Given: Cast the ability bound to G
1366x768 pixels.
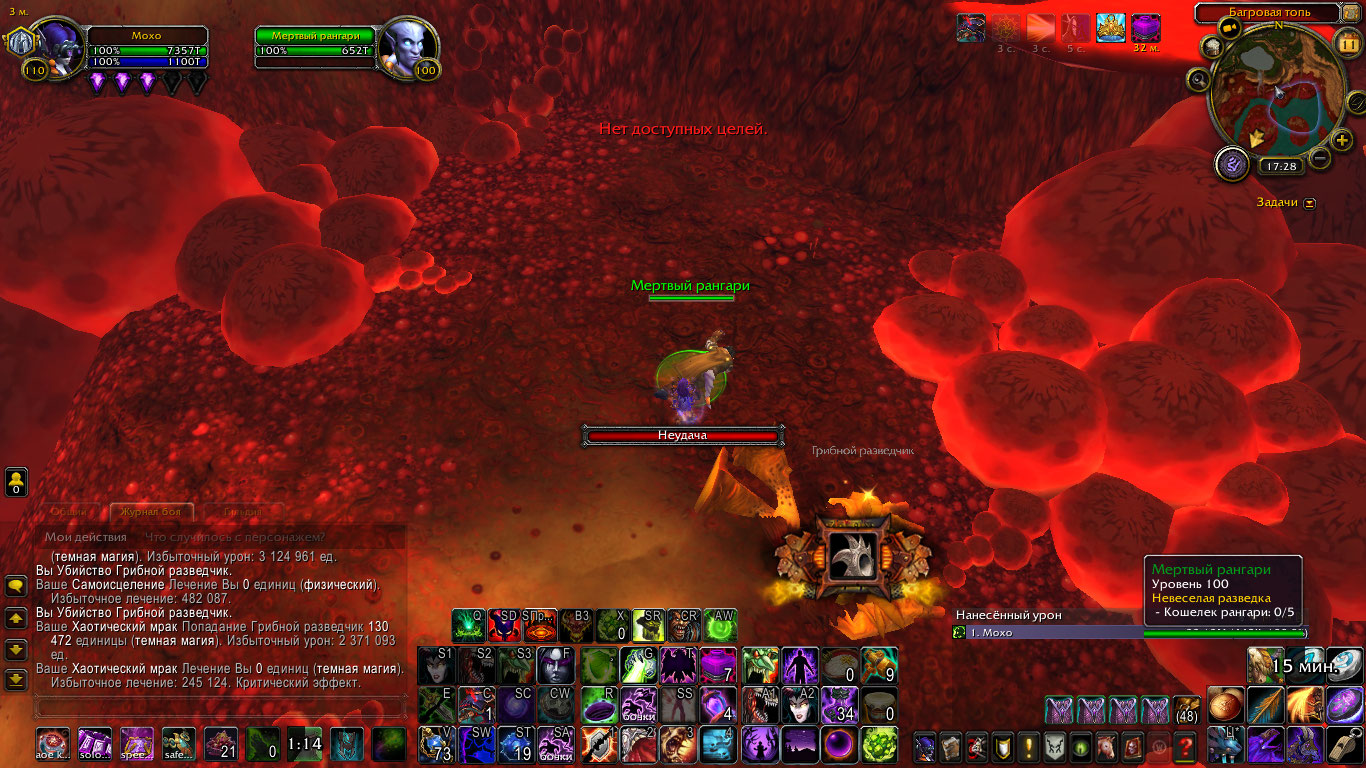Looking at the screenshot, I should pyautogui.click(x=638, y=665).
